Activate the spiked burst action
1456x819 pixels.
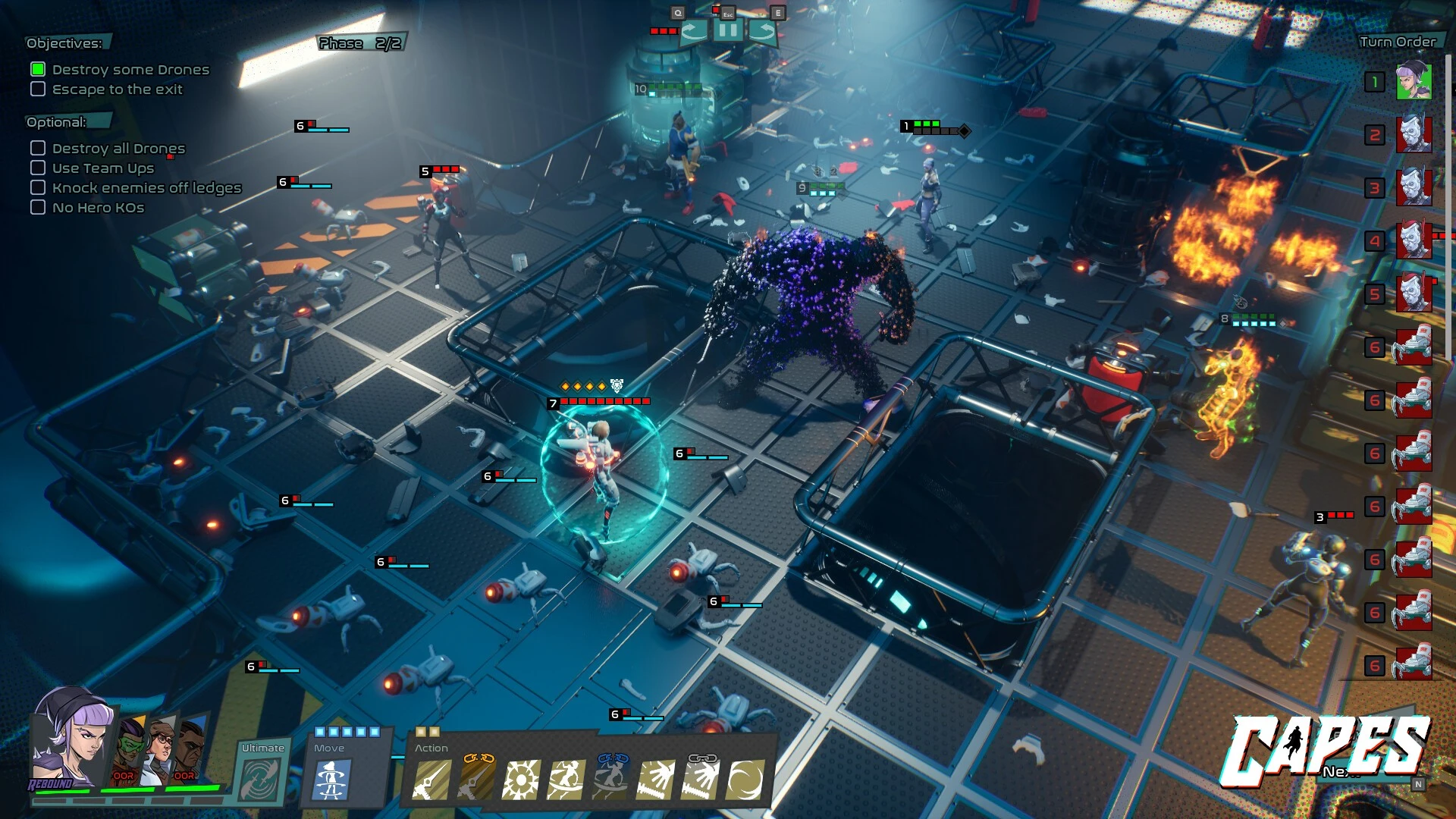tap(522, 781)
